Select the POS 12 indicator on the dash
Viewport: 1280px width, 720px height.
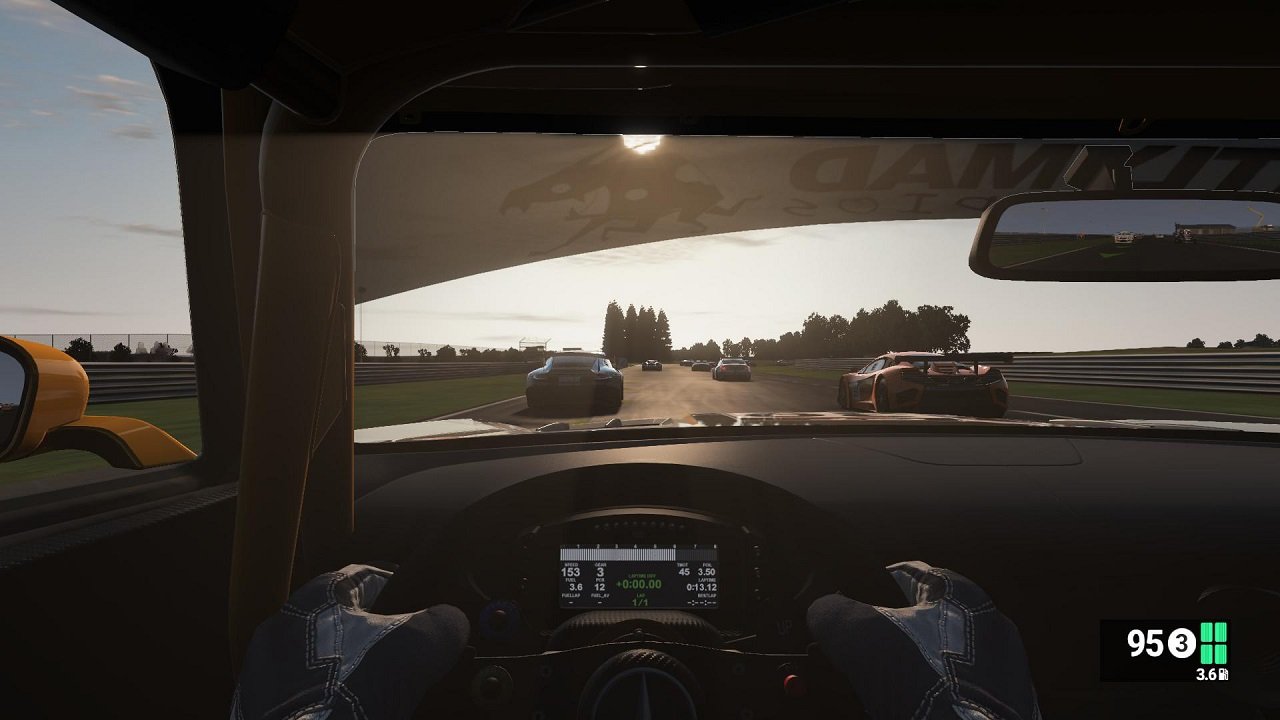pyautogui.click(x=599, y=586)
